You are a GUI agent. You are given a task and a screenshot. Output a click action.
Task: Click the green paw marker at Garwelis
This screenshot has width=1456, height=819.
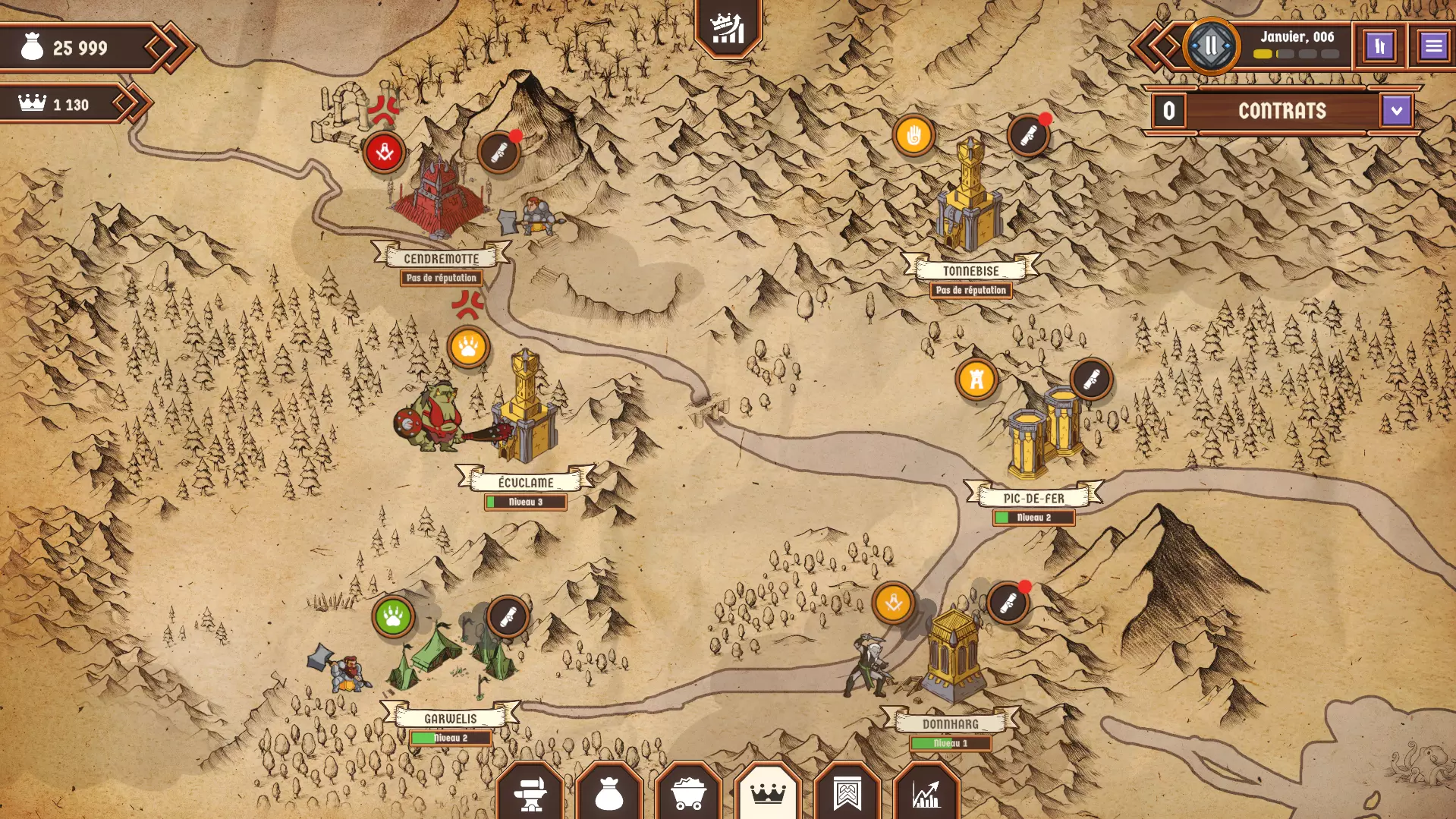(393, 616)
